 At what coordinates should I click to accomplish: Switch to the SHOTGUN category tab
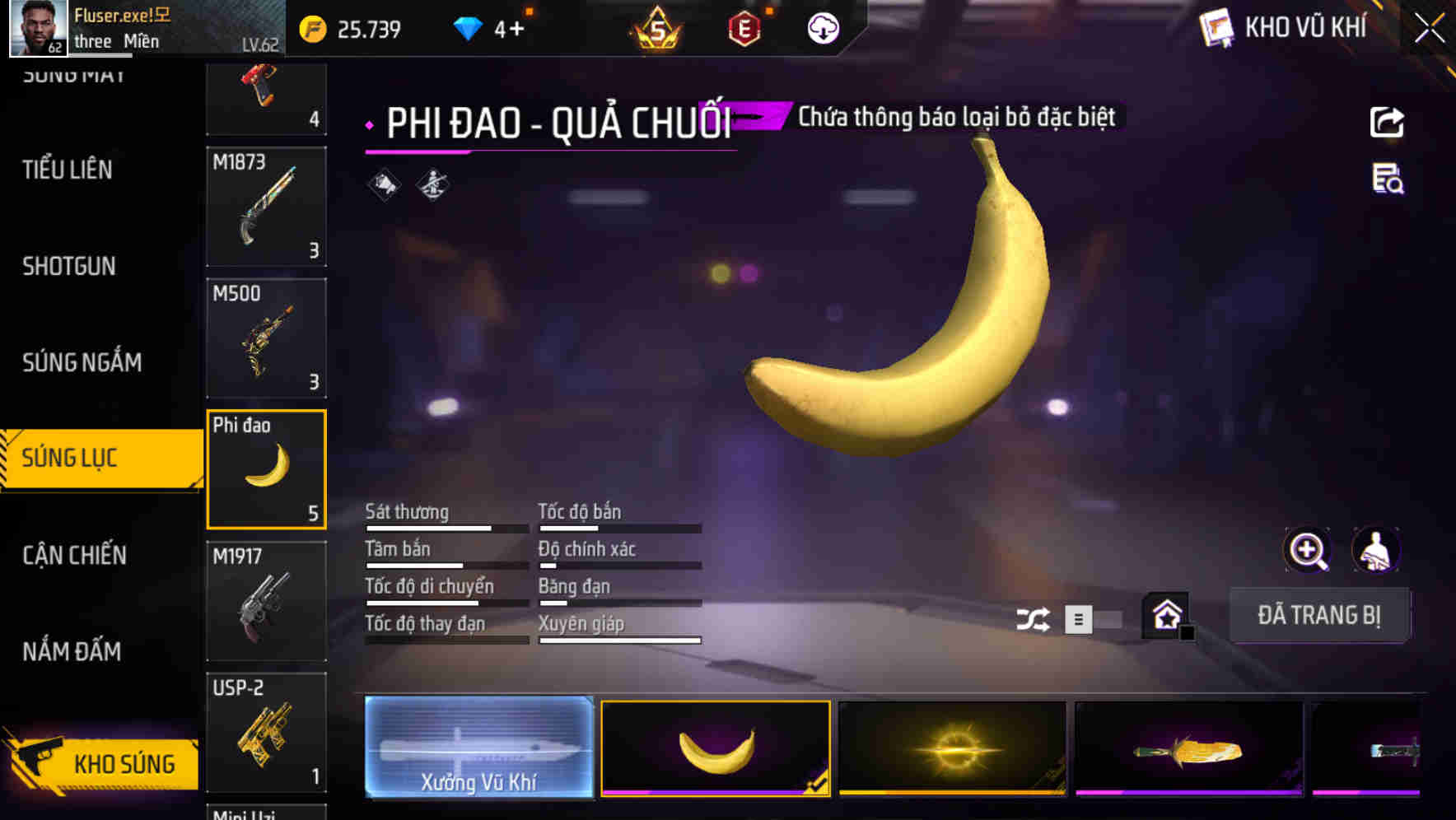pyautogui.click(x=69, y=266)
